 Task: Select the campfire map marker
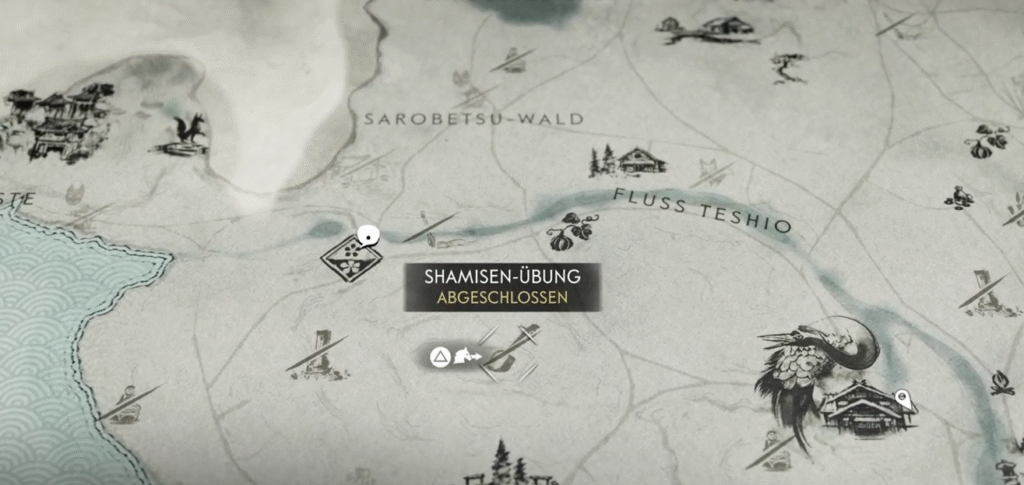[x=1002, y=383]
